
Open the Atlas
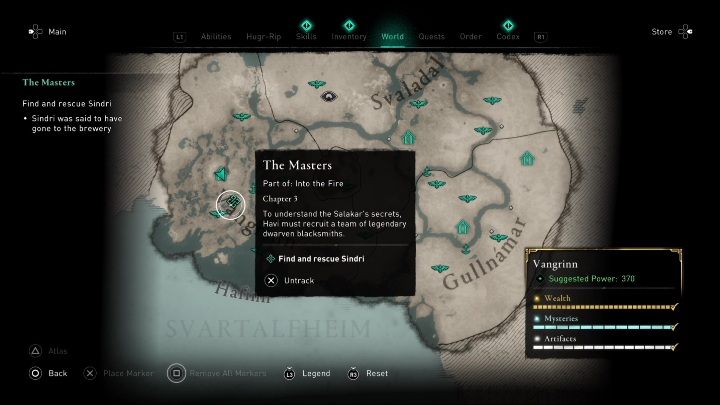pyautogui.click(x=57, y=351)
